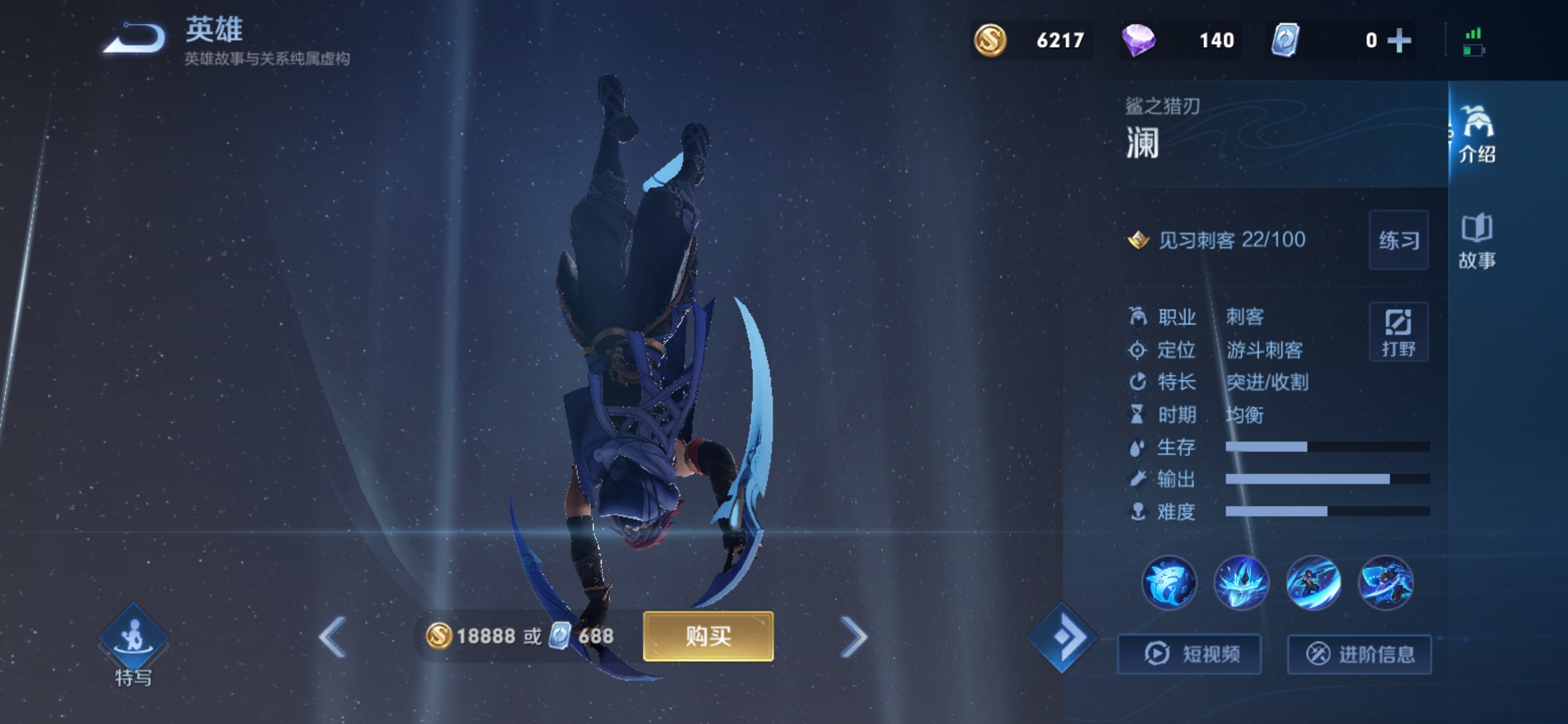Open the 练习 practice mode
This screenshot has width=1568, height=724.
[1398, 240]
